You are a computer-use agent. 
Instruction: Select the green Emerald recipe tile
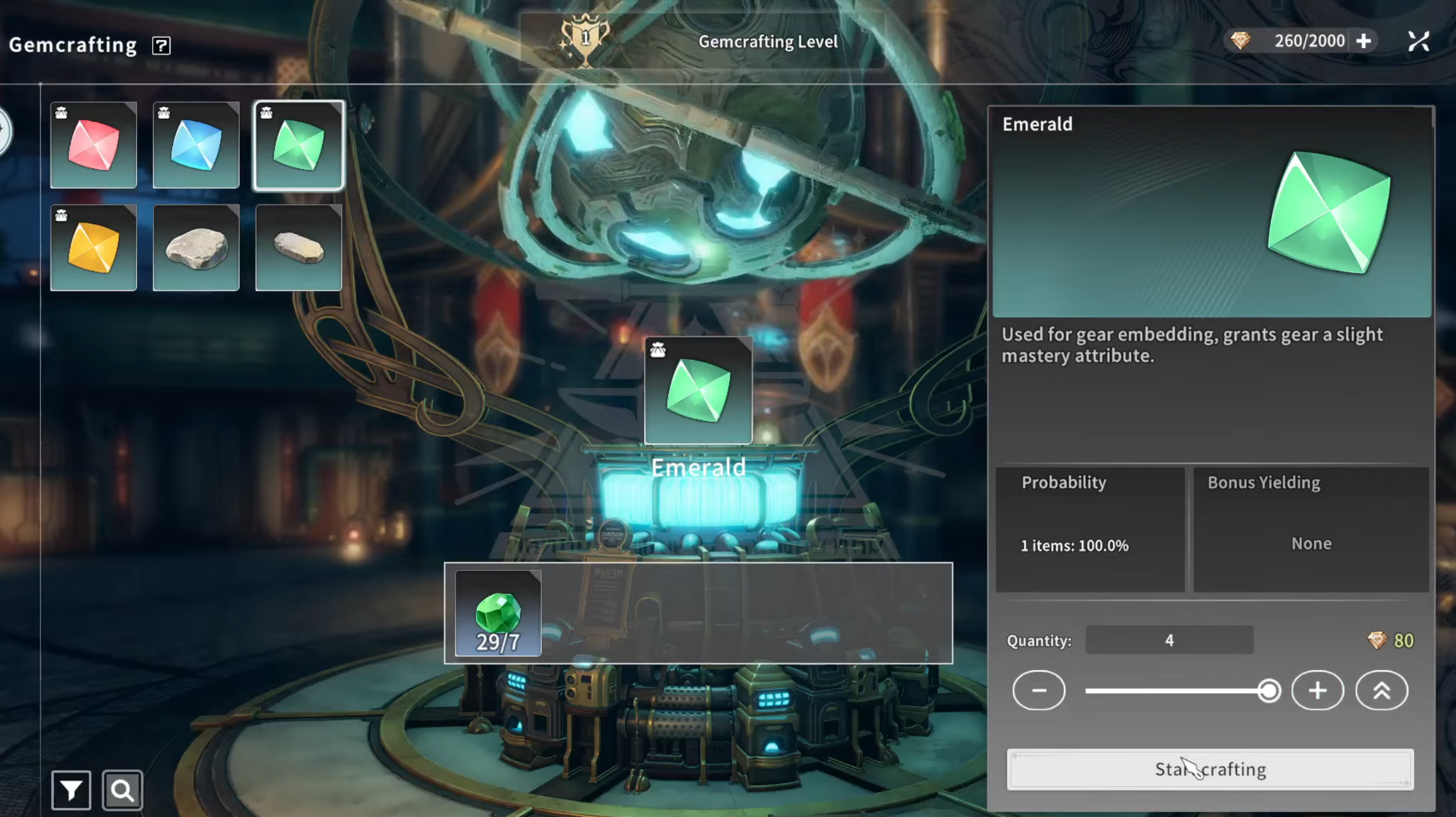tap(299, 145)
